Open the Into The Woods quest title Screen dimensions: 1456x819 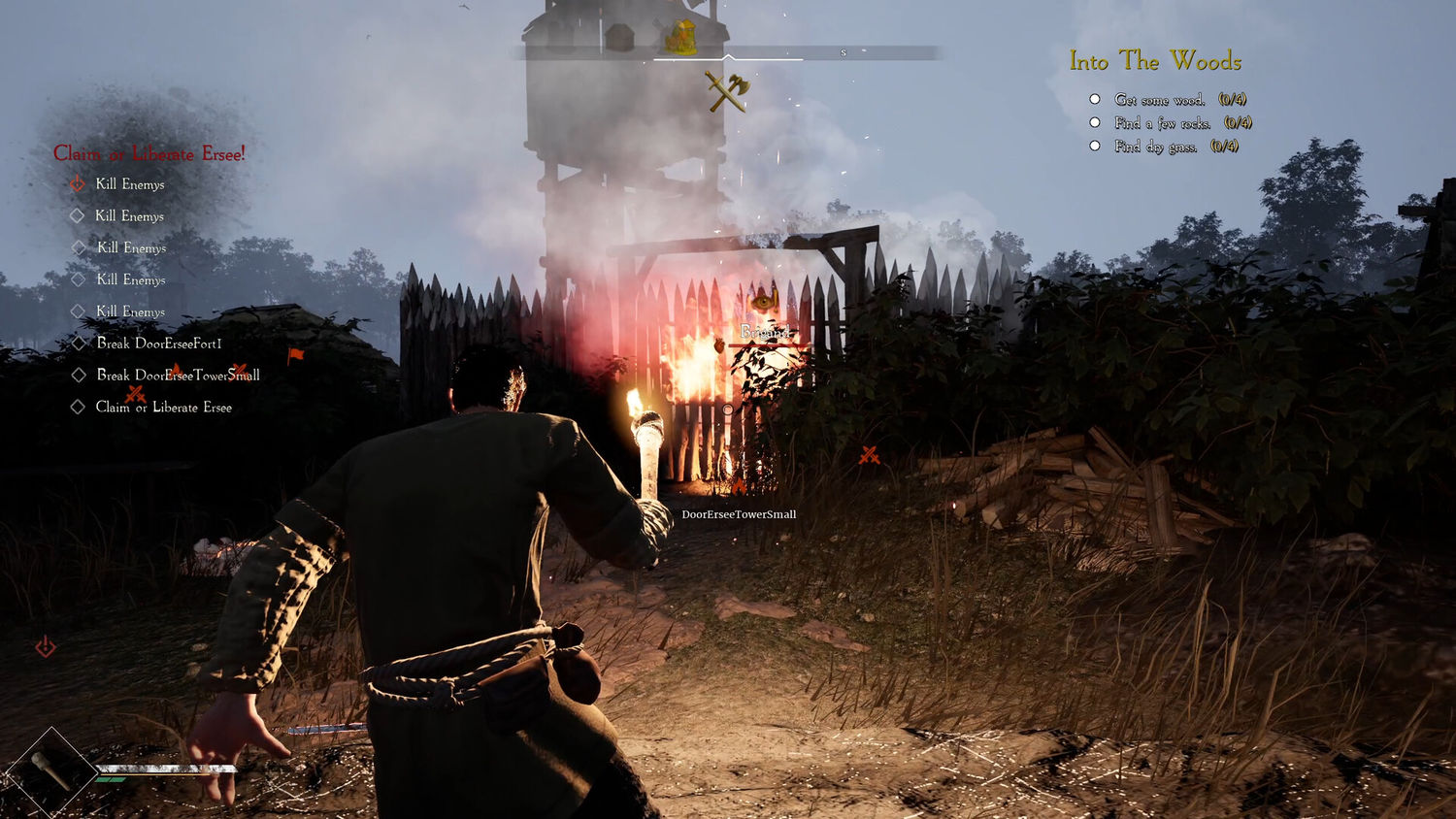click(x=1155, y=61)
